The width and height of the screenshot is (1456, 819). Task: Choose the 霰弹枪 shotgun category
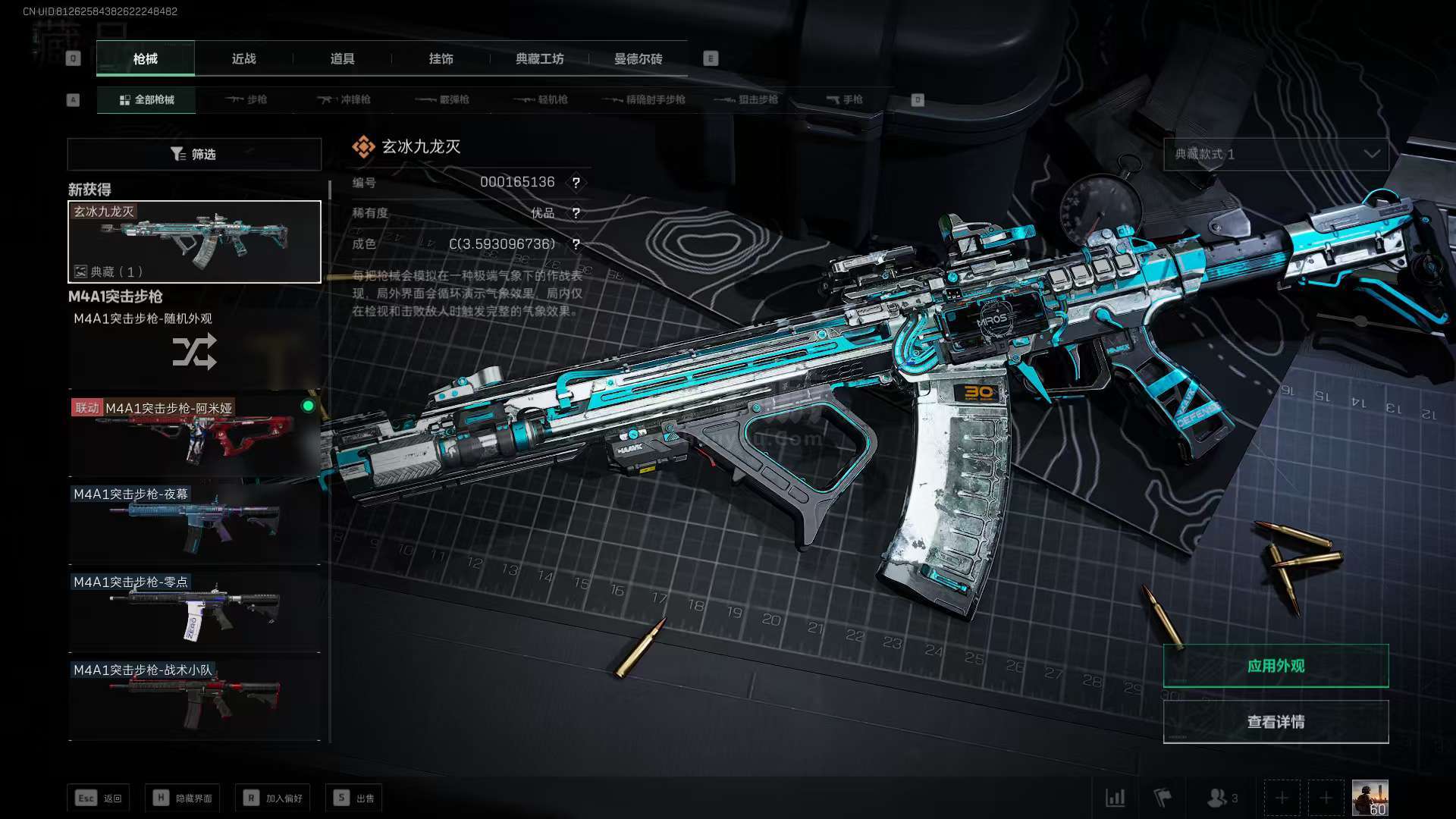[443, 99]
